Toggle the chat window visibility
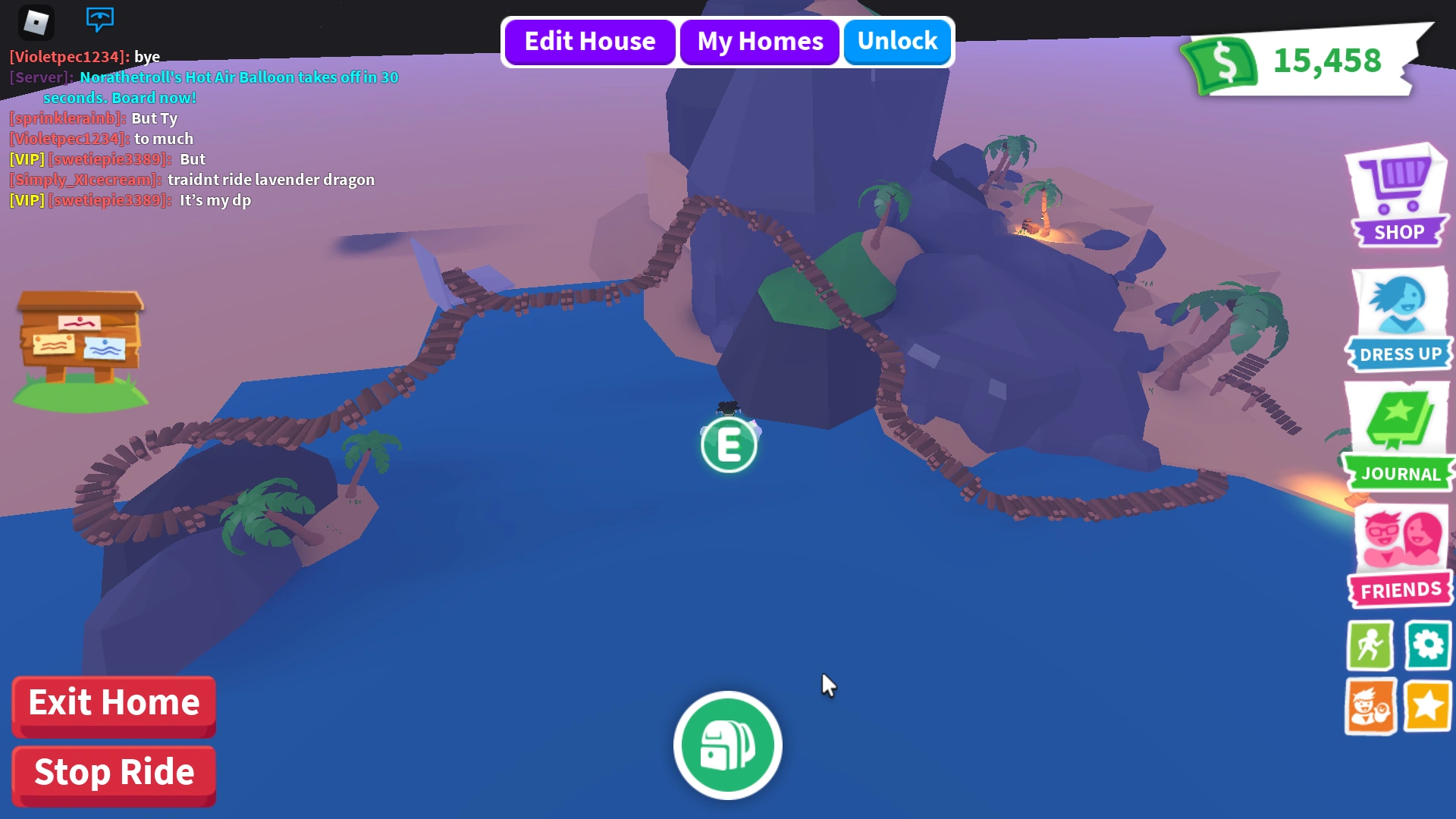Screen dimensions: 1456x819 pos(99,19)
